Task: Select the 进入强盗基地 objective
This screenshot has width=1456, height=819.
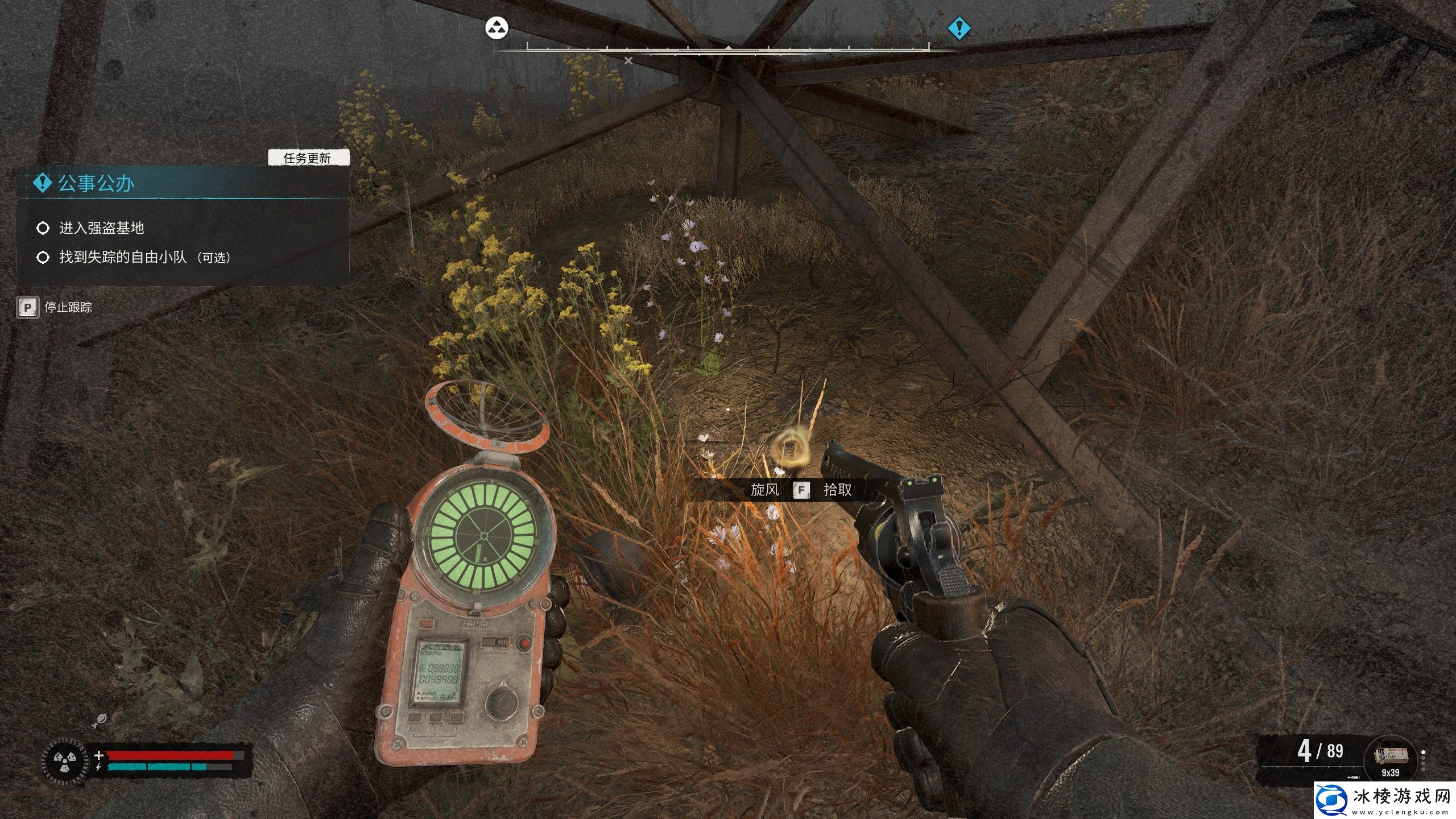Action: 101,228
